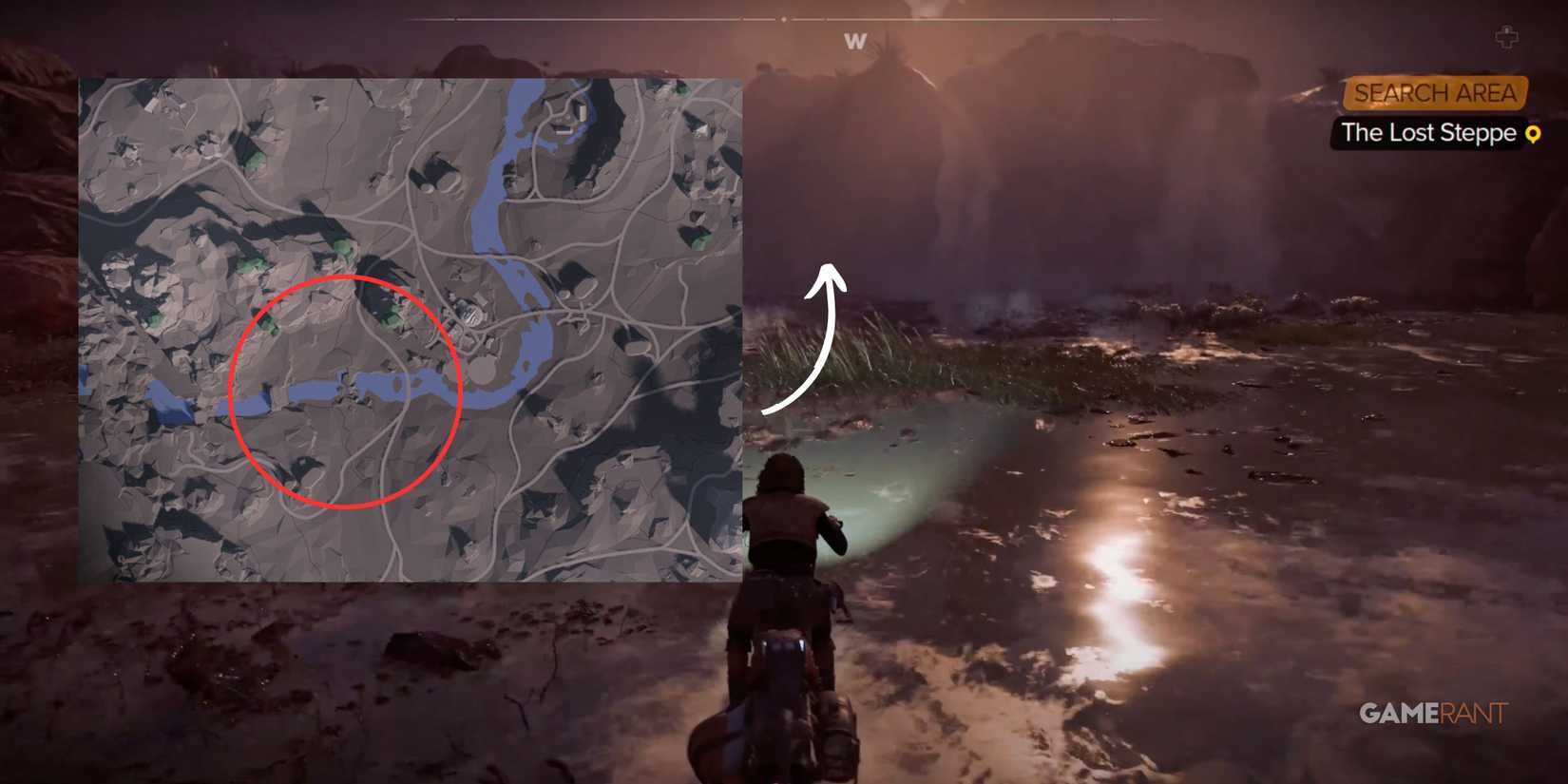Select the plus-shaped marker icon top right

pyautogui.click(x=1506, y=38)
